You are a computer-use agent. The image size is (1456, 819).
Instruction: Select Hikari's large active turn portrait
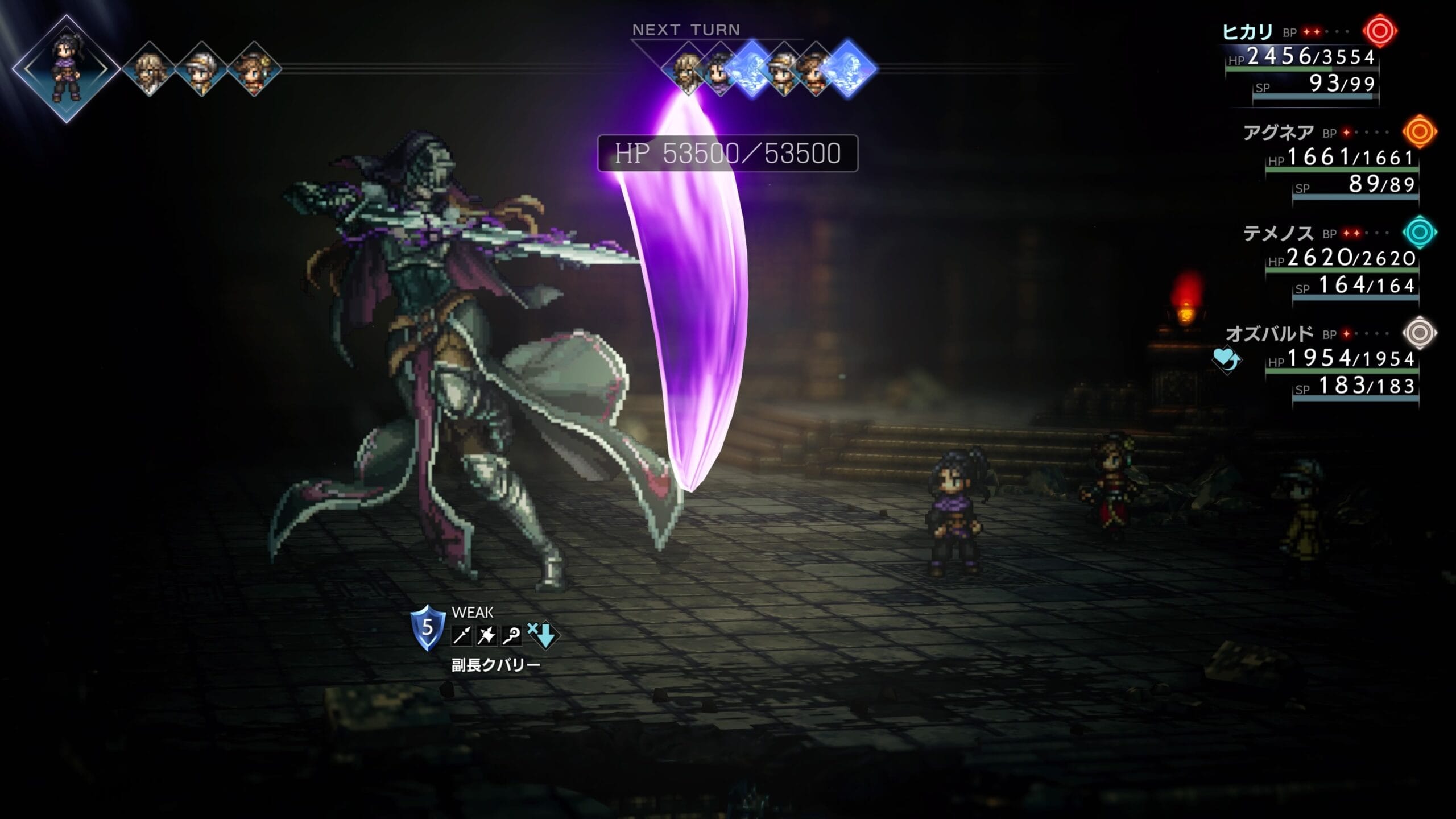click(66, 69)
